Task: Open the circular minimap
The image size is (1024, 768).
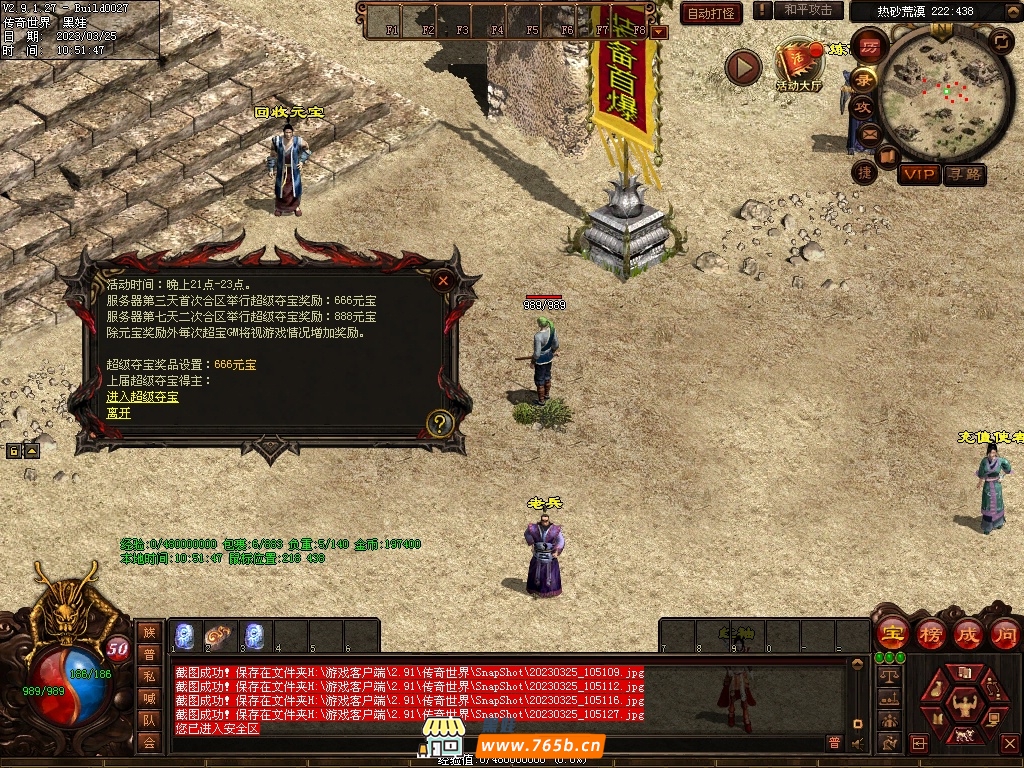Action: (x=945, y=93)
